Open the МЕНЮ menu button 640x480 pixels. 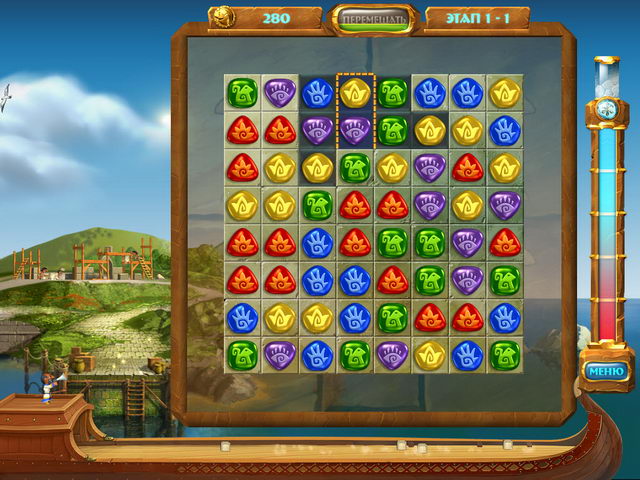(x=607, y=373)
